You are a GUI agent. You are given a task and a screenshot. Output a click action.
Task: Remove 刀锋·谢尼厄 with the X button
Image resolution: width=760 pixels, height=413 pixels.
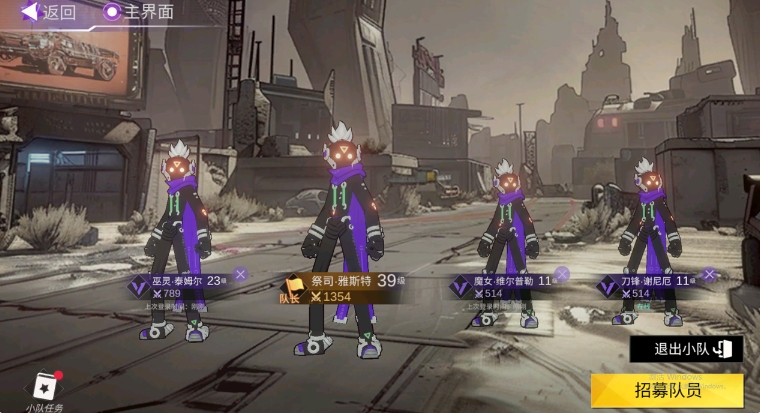[x=709, y=274]
